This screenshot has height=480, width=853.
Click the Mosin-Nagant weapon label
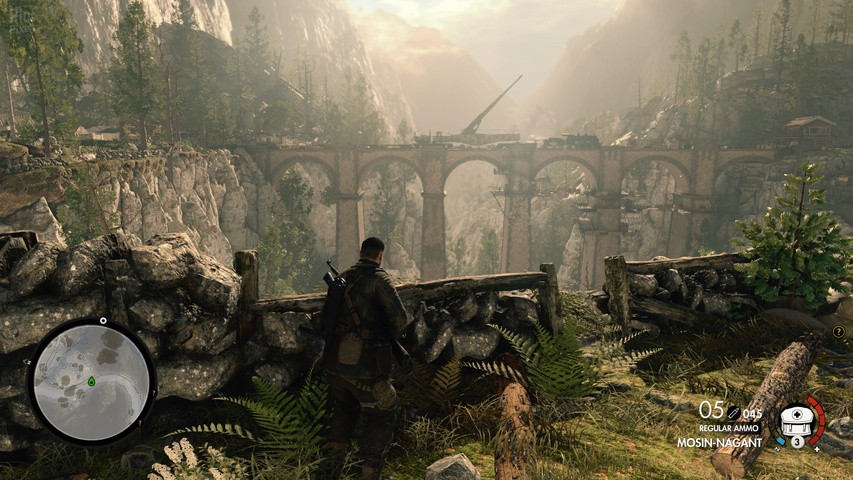coord(719,441)
